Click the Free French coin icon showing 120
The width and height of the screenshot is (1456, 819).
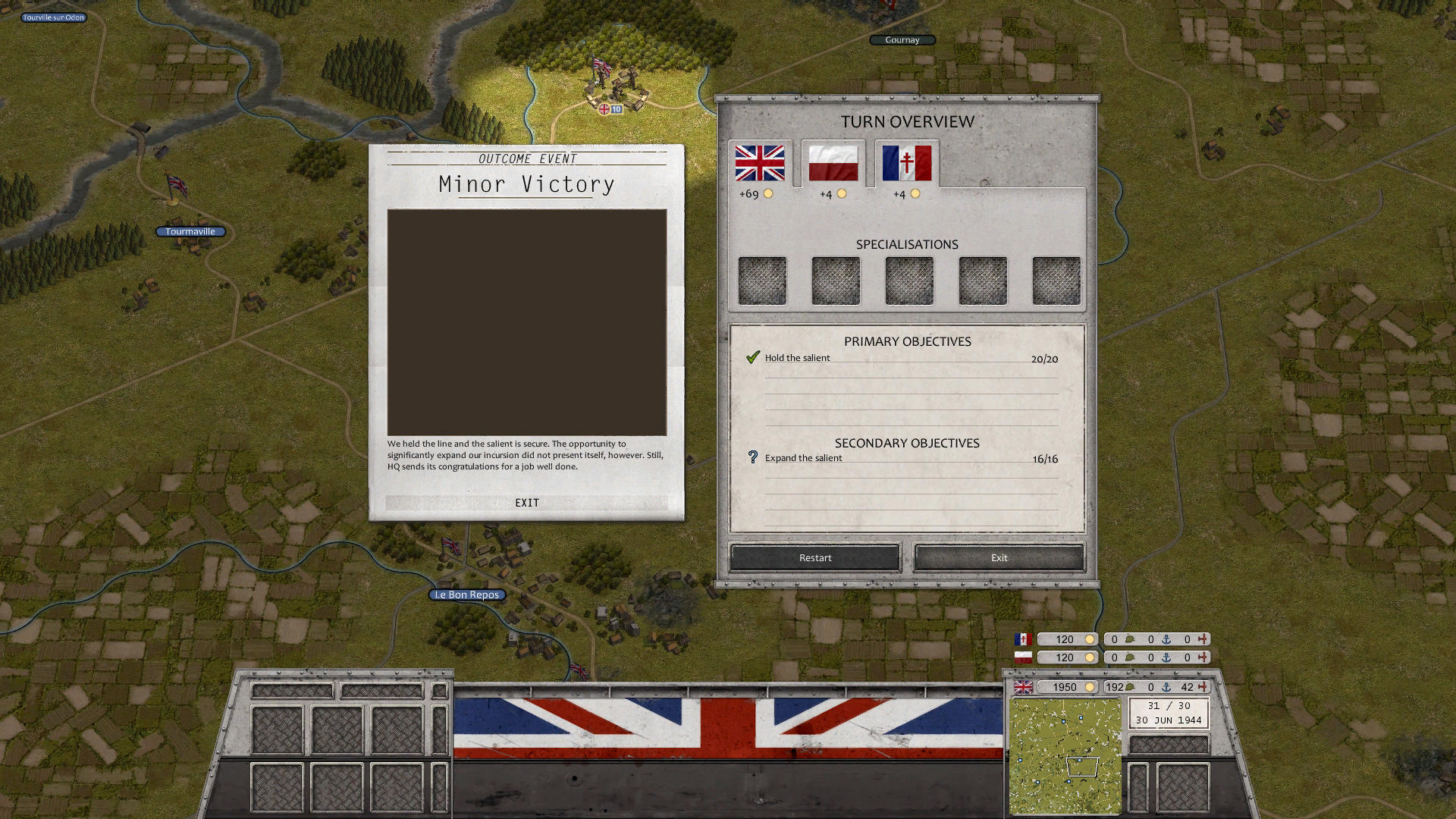point(1090,639)
